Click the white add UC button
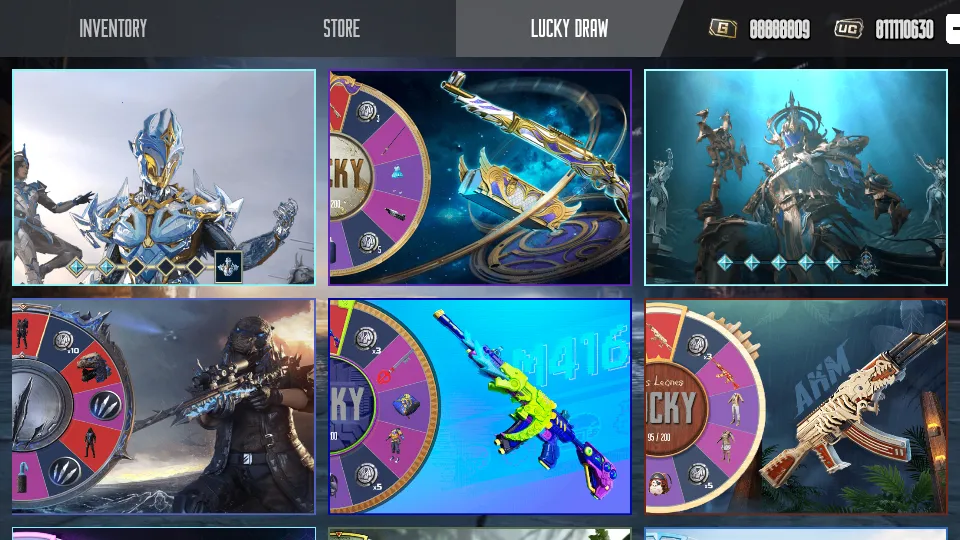Screen dimensions: 960x540 (x=953, y=29)
